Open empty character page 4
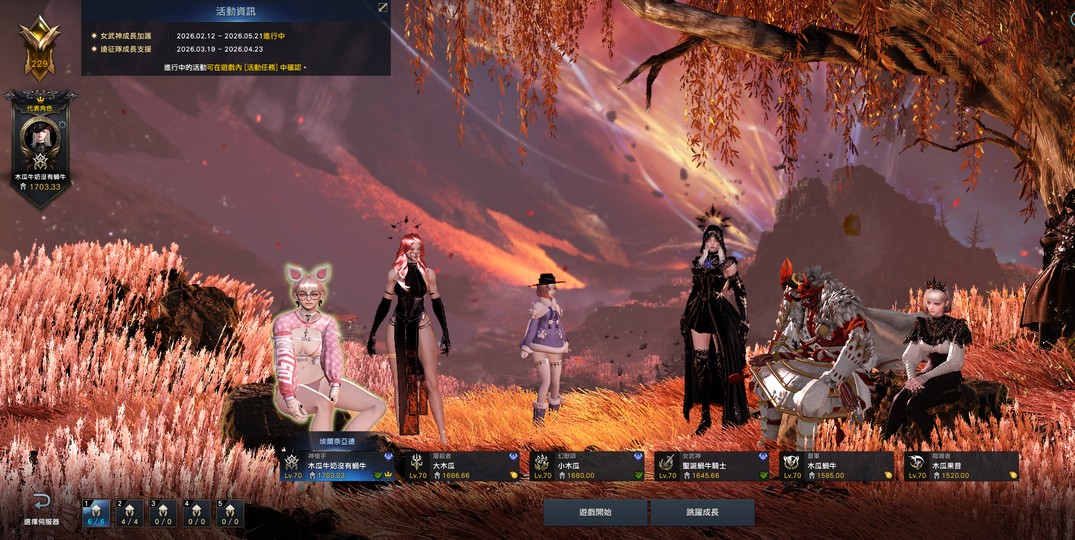1075x540 pixels. pyautogui.click(x=196, y=513)
